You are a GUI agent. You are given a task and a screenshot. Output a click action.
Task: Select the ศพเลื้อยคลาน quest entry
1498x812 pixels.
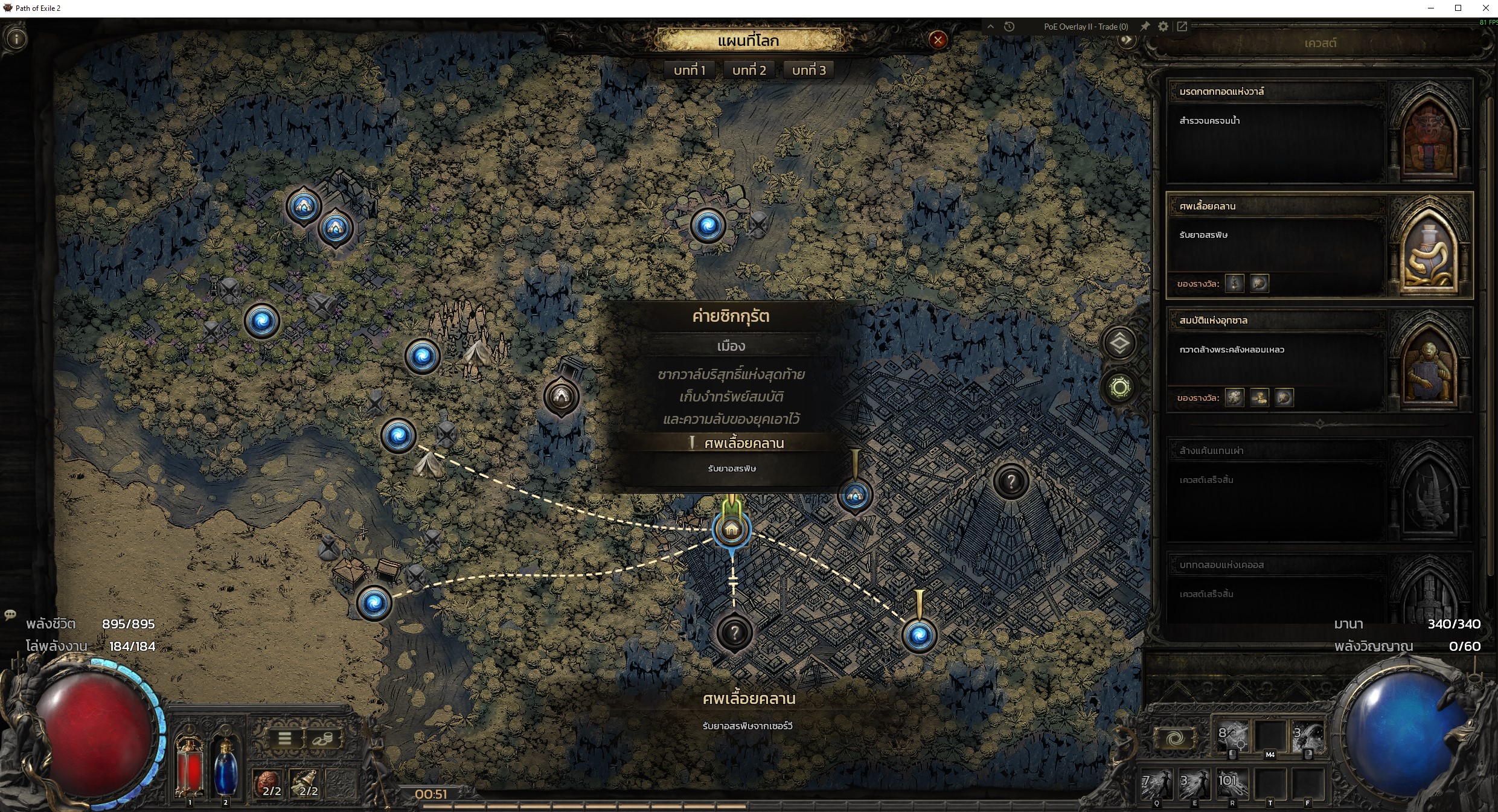(1275, 245)
